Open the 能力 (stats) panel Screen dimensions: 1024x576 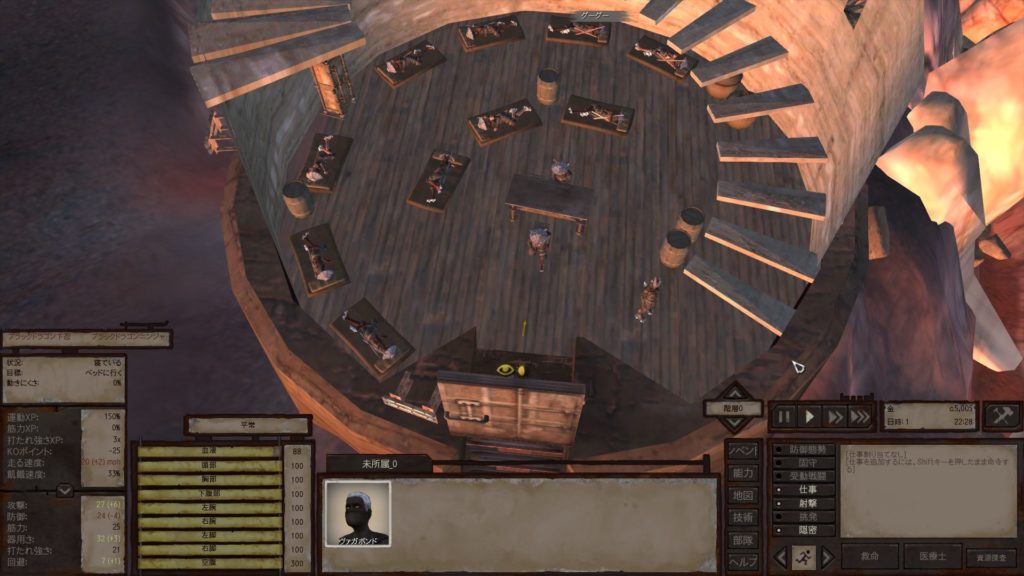pyautogui.click(x=742, y=473)
